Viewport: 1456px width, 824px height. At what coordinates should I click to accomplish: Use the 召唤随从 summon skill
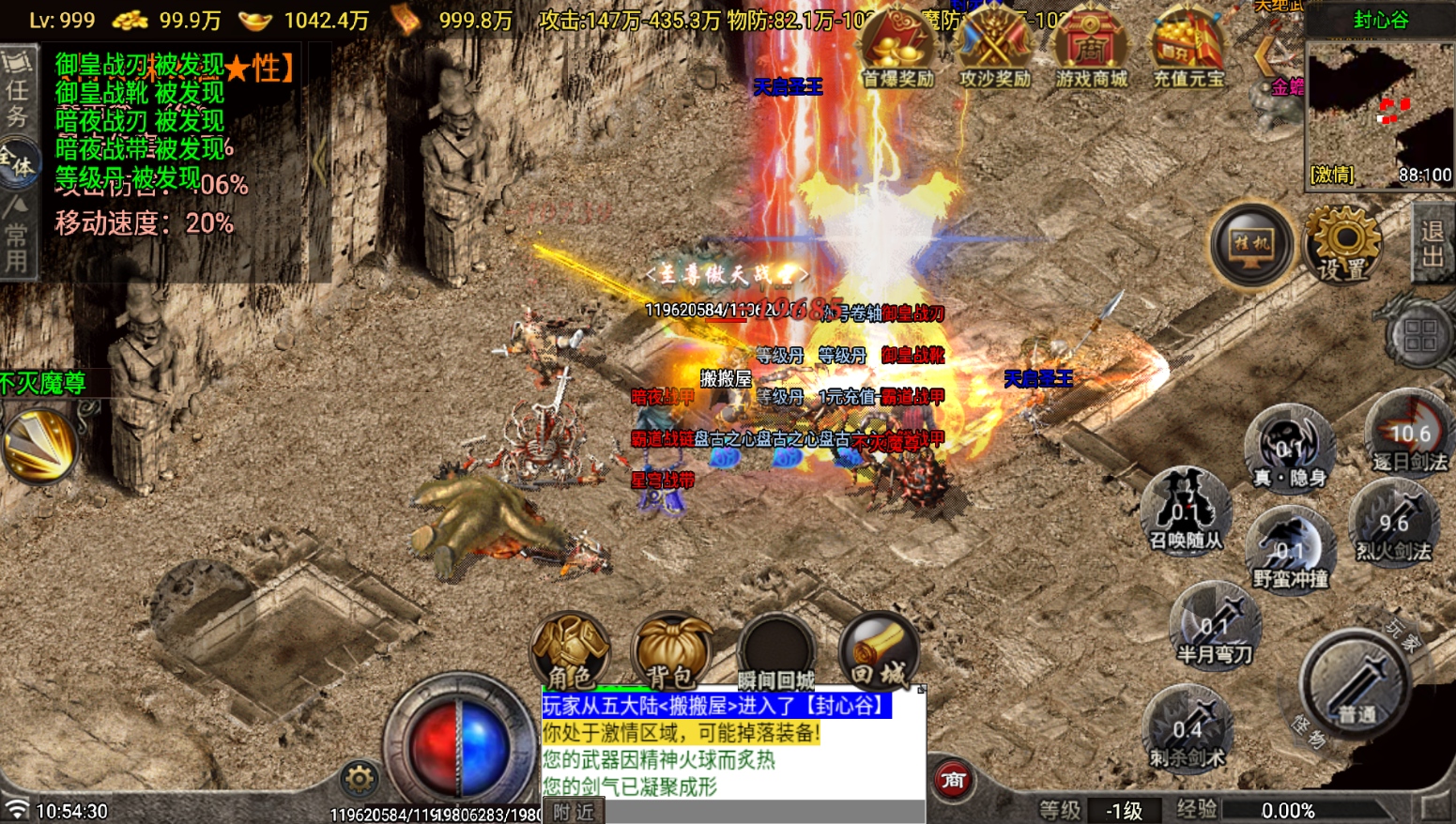[1186, 512]
